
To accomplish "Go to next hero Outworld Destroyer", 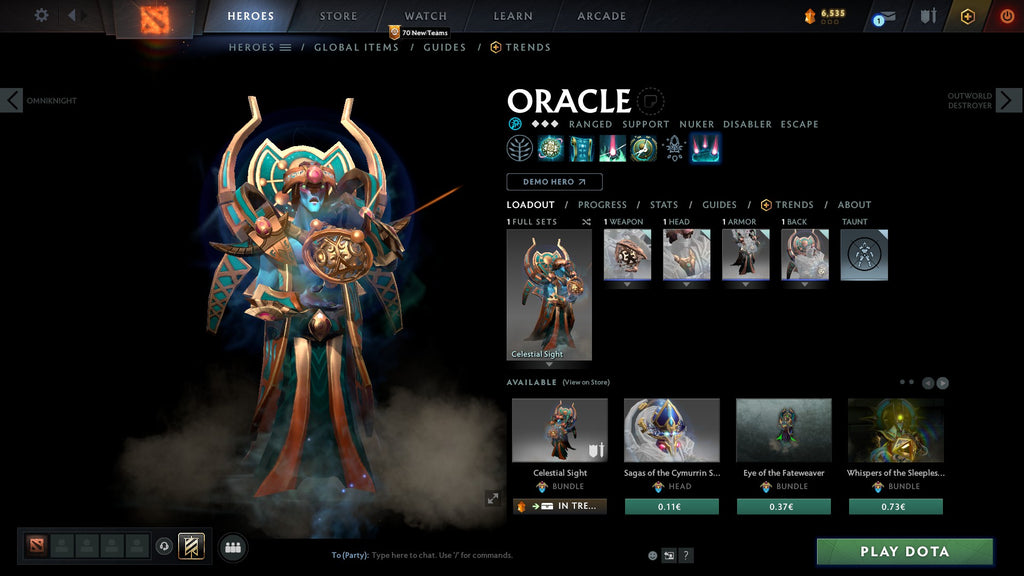I will tap(1008, 100).
